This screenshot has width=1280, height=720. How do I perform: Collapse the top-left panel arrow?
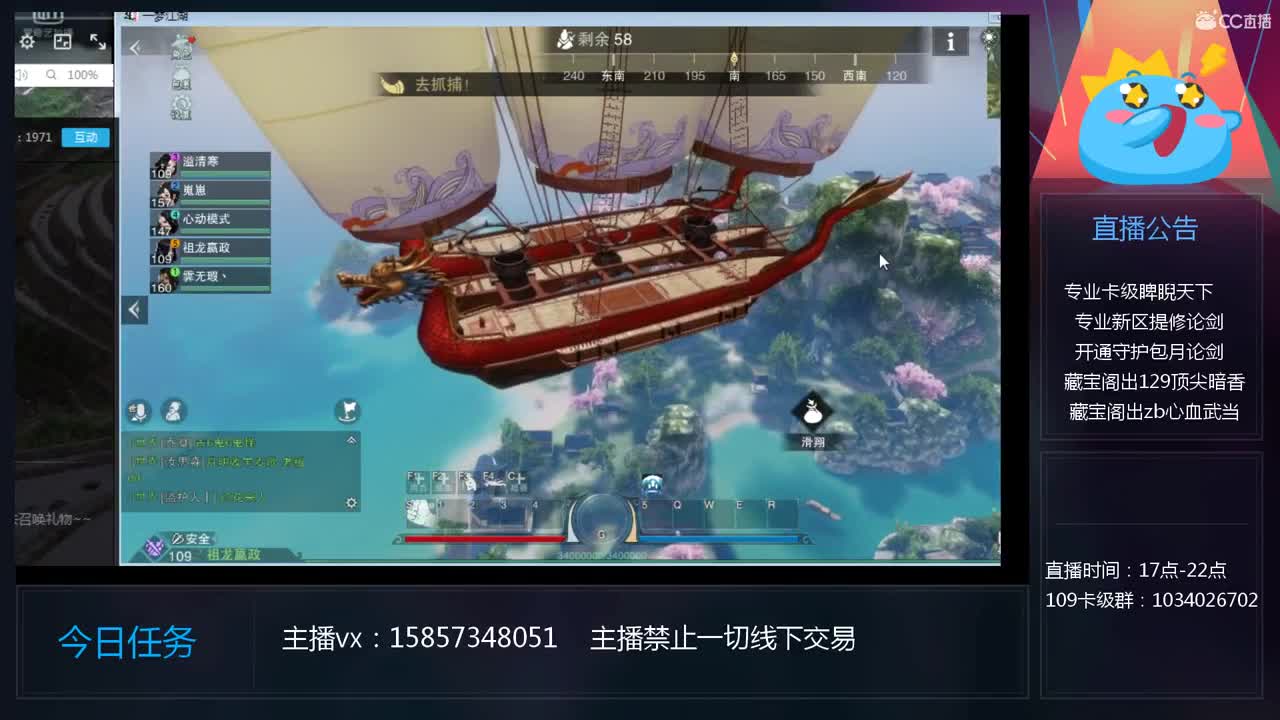(135, 47)
